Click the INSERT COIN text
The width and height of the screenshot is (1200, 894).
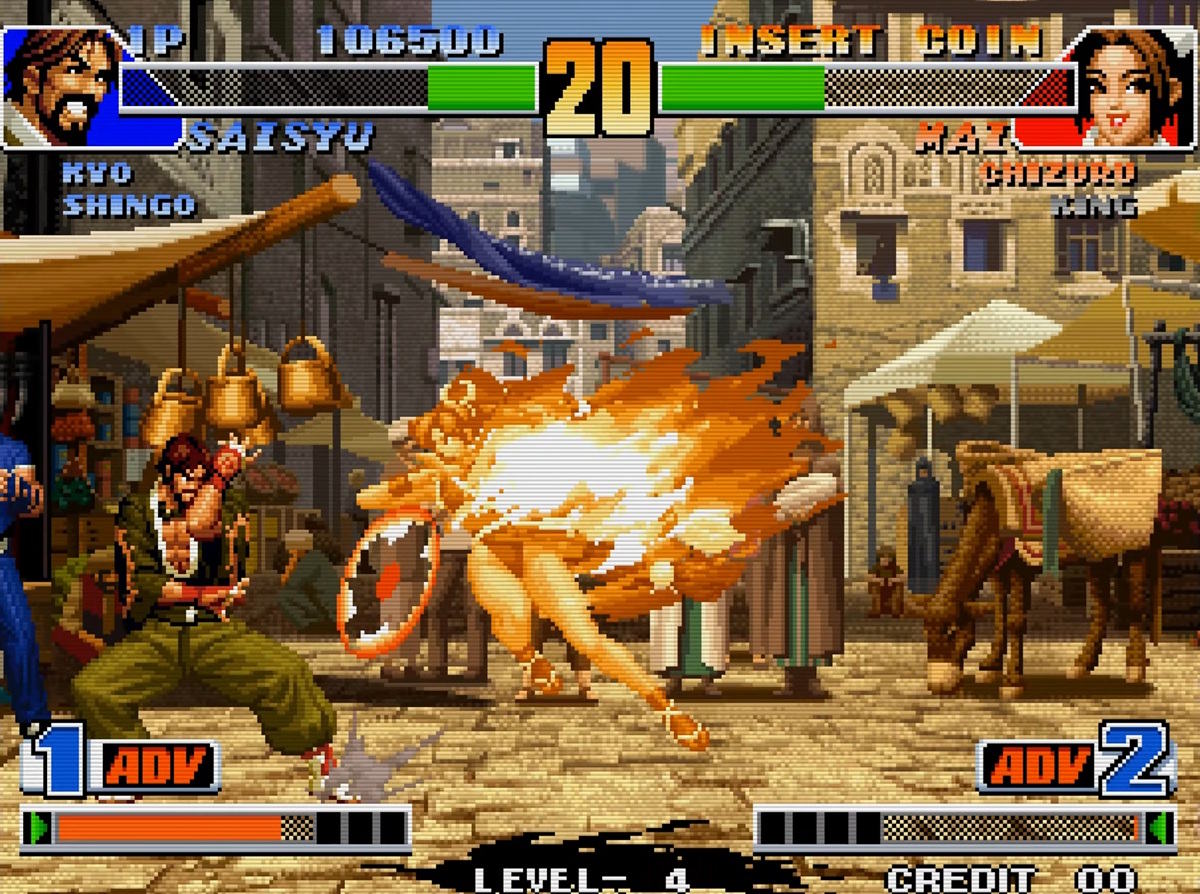870,41
